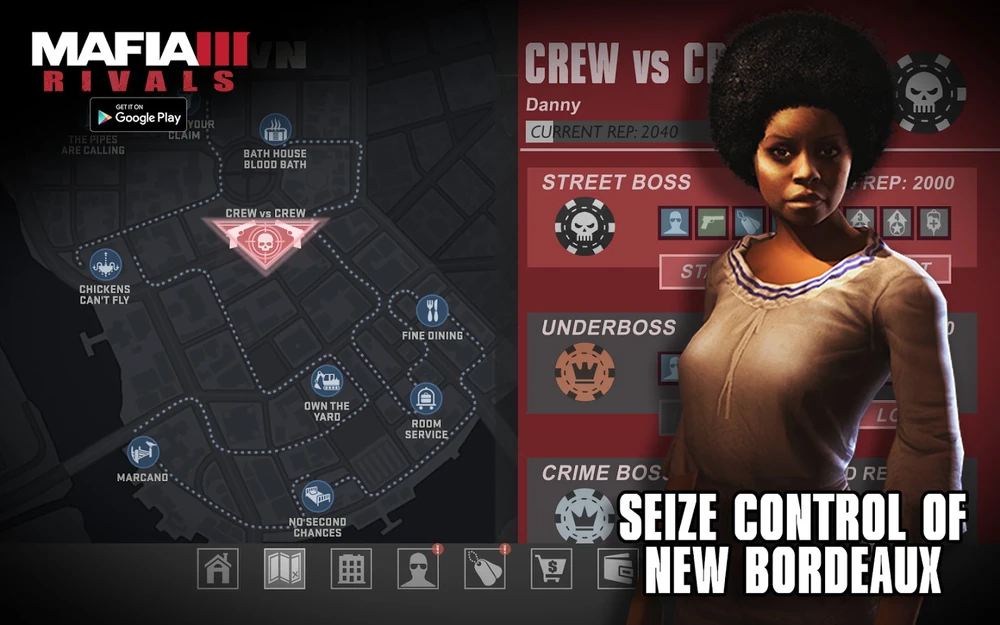Open the shopping cart store

coord(551,568)
